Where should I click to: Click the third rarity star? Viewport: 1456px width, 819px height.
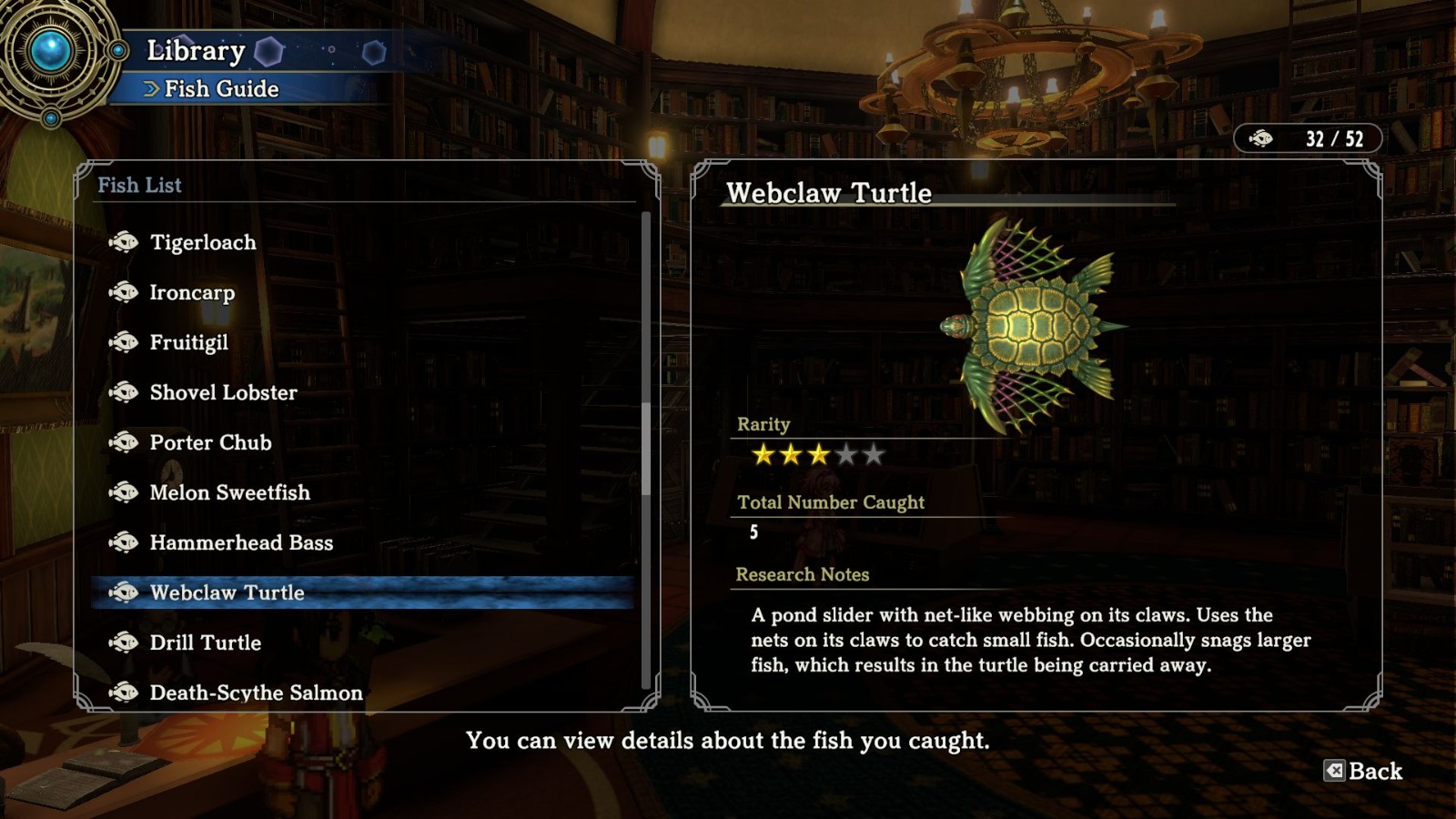coord(818,453)
